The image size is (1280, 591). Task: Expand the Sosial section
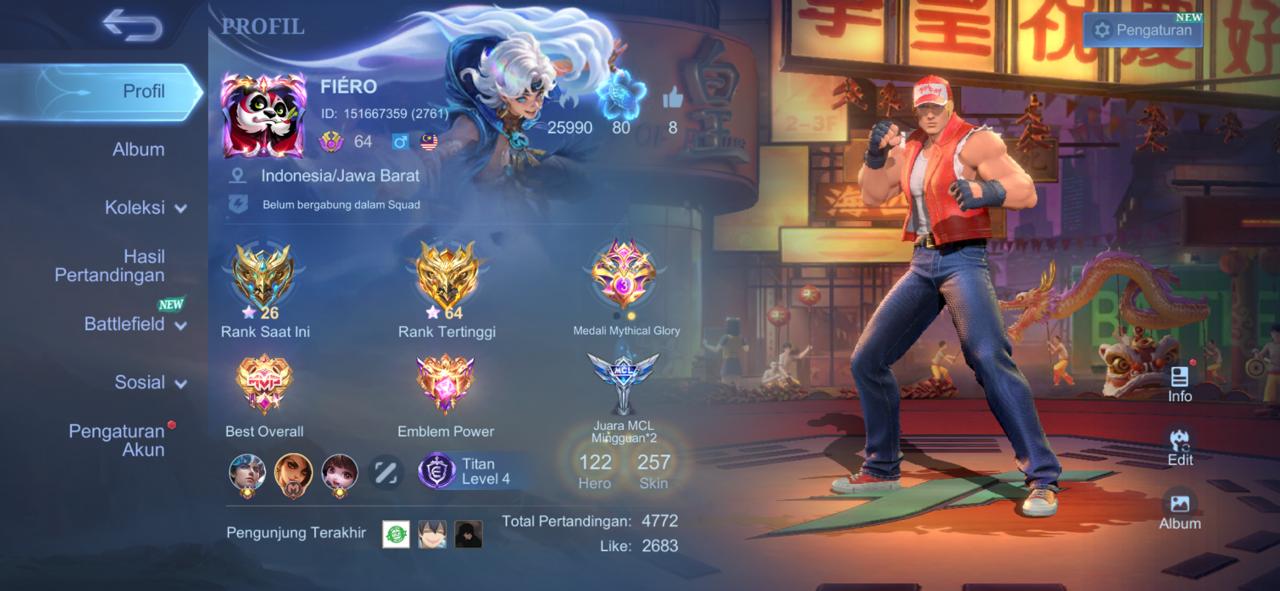point(150,382)
